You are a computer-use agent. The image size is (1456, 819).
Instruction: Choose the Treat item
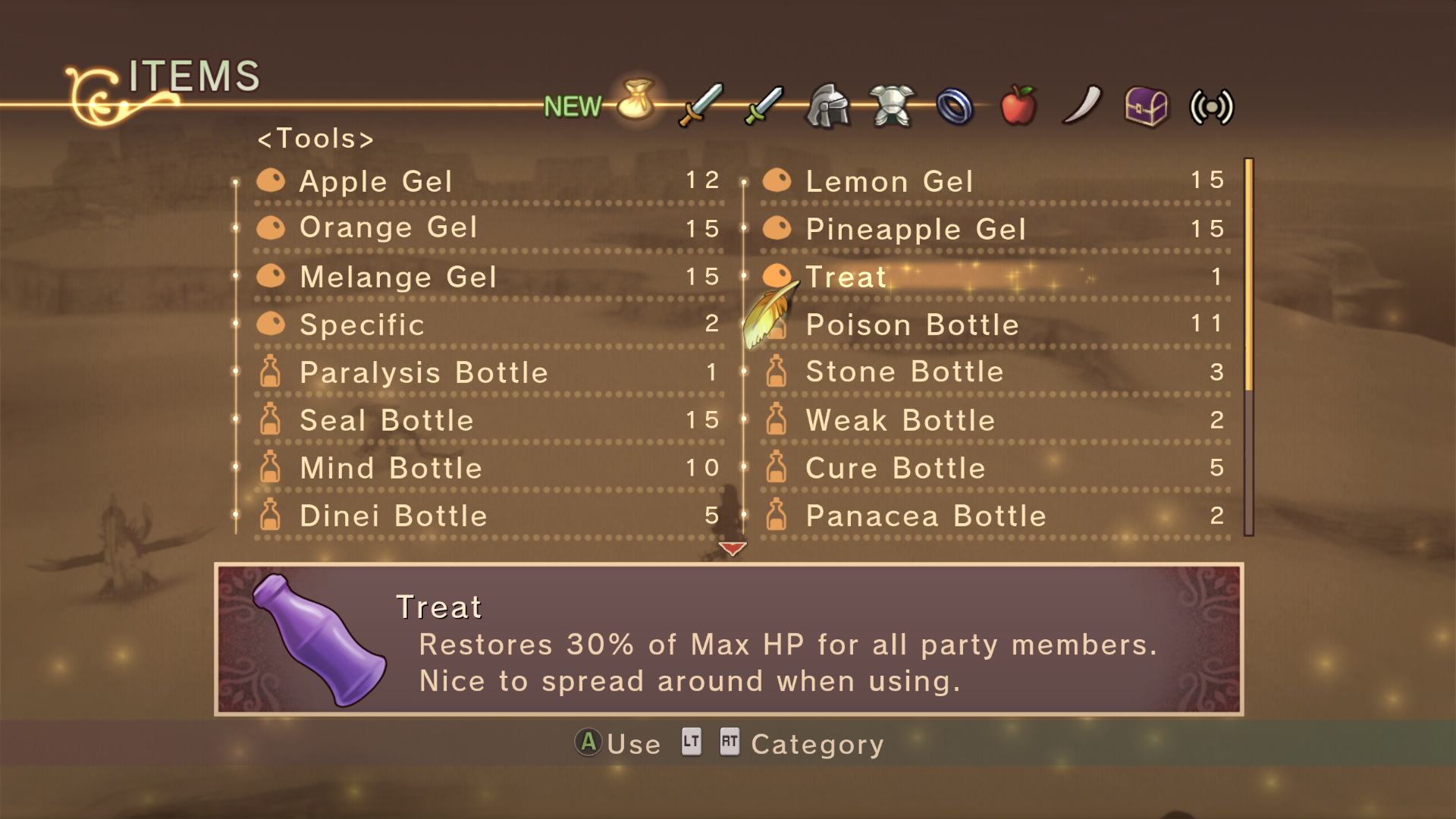[846, 277]
